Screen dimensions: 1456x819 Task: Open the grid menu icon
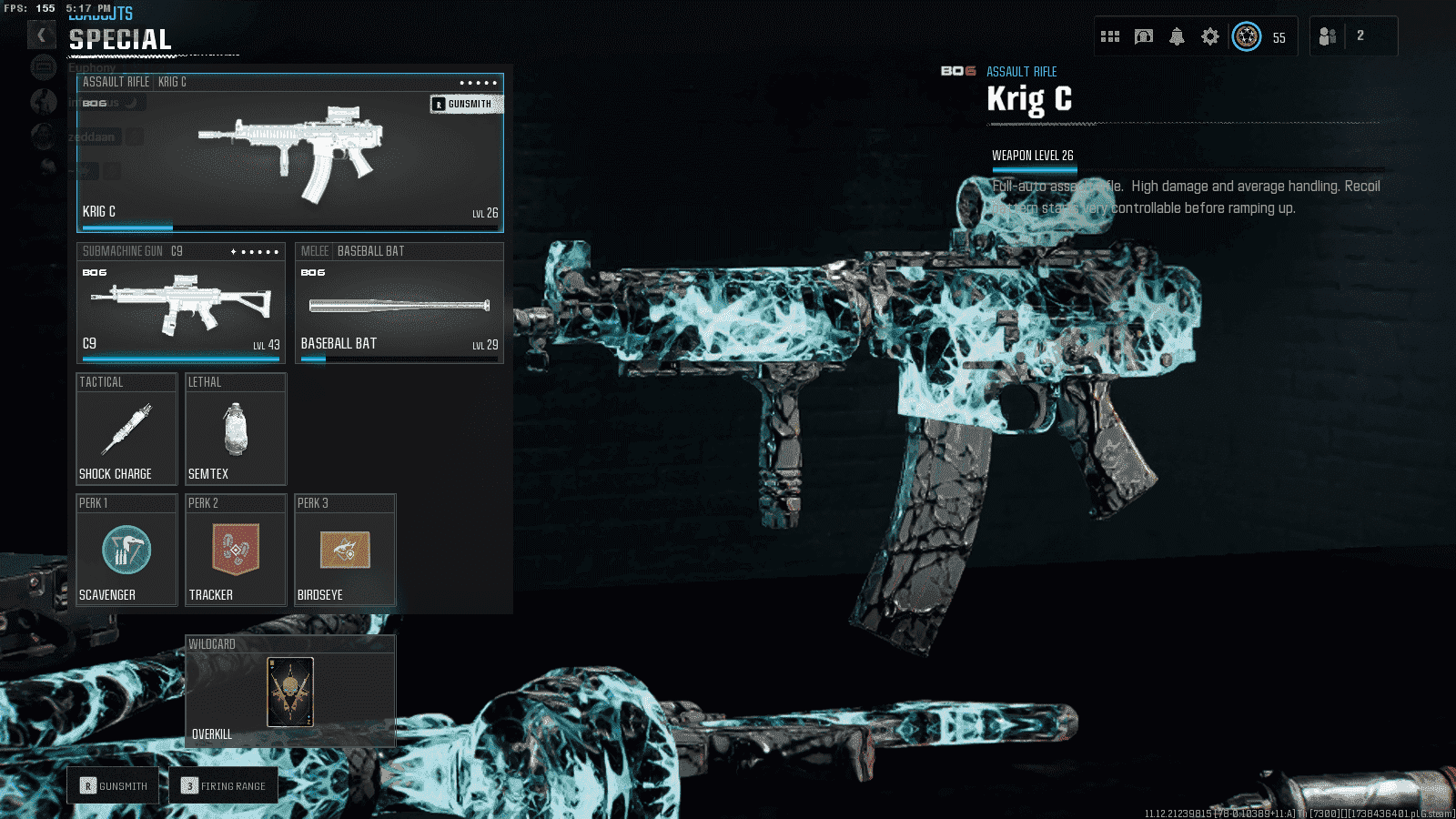[x=1110, y=36]
